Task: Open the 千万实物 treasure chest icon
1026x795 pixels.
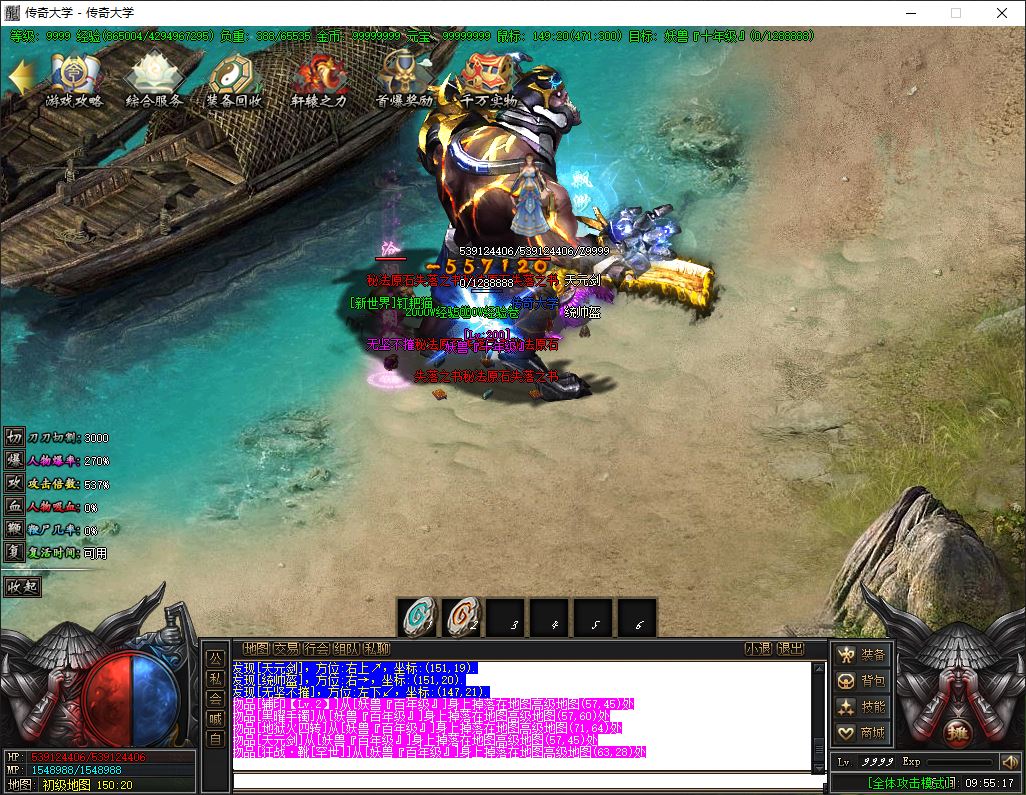Action: [x=488, y=78]
